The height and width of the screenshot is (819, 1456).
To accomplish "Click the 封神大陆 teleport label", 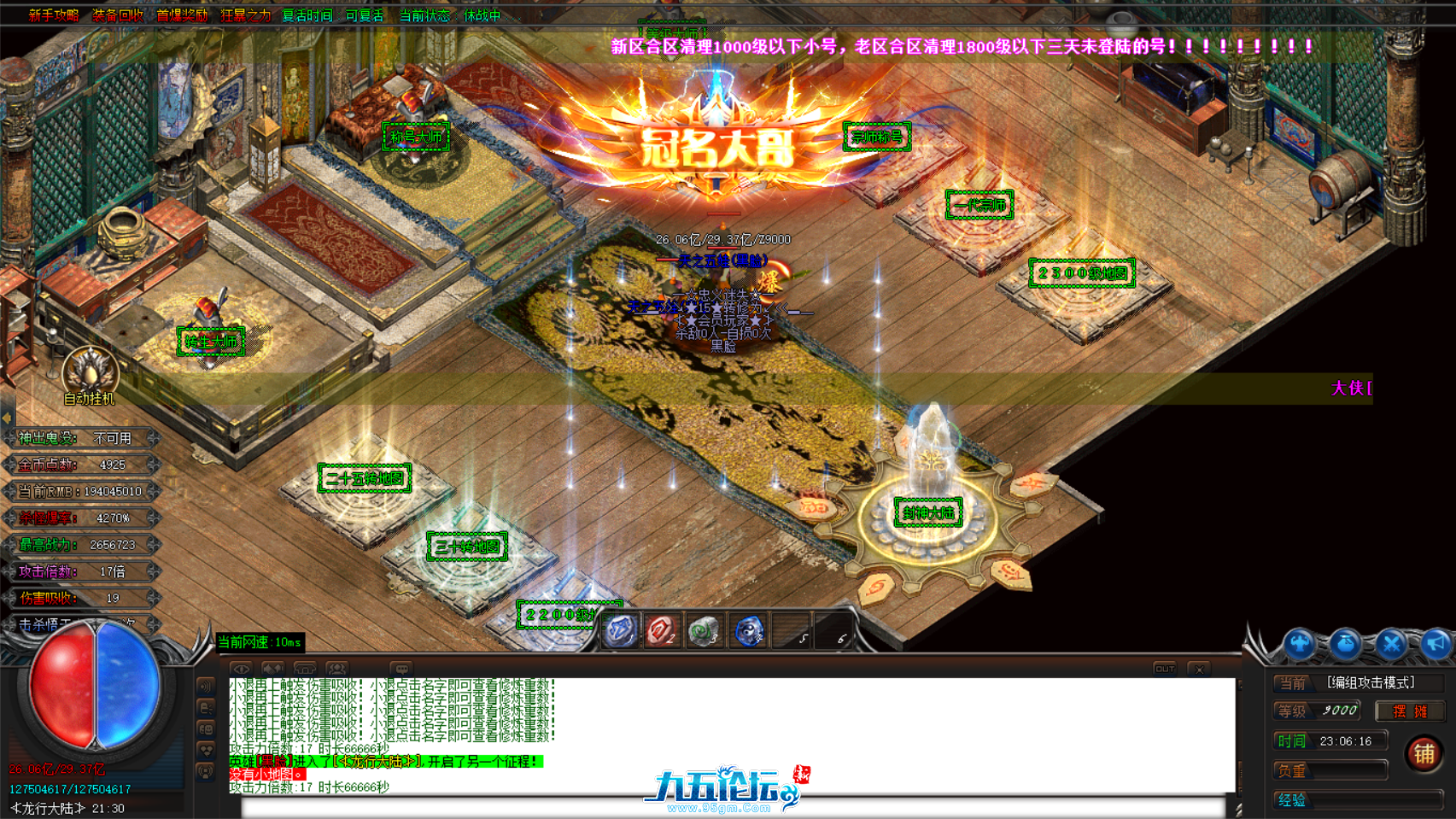I will (x=927, y=513).
